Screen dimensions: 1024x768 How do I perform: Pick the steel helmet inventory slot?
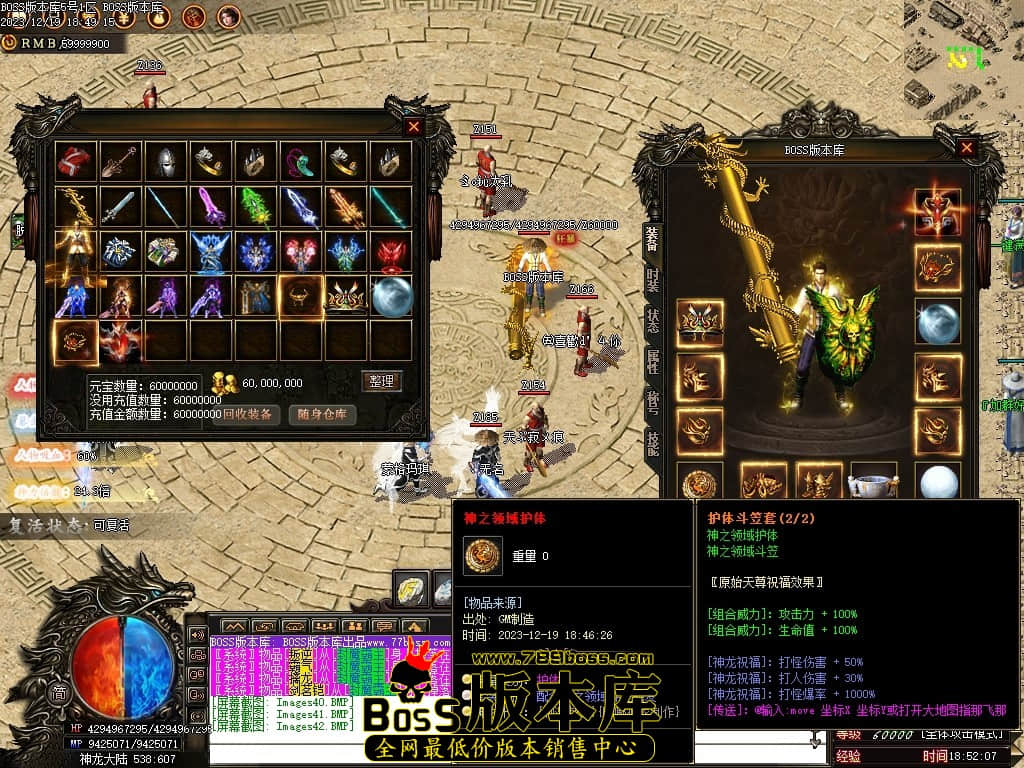pyautogui.click(x=164, y=162)
